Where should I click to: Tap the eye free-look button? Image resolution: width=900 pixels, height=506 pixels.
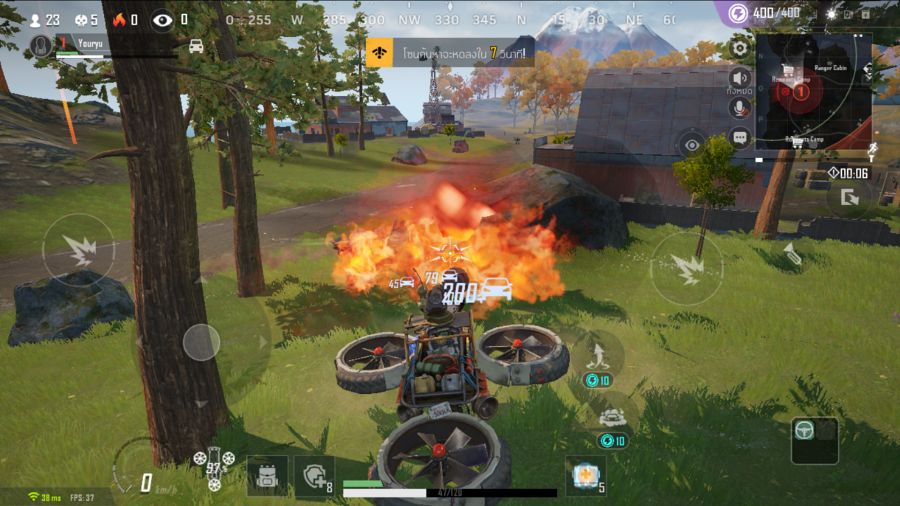(x=692, y=145)
